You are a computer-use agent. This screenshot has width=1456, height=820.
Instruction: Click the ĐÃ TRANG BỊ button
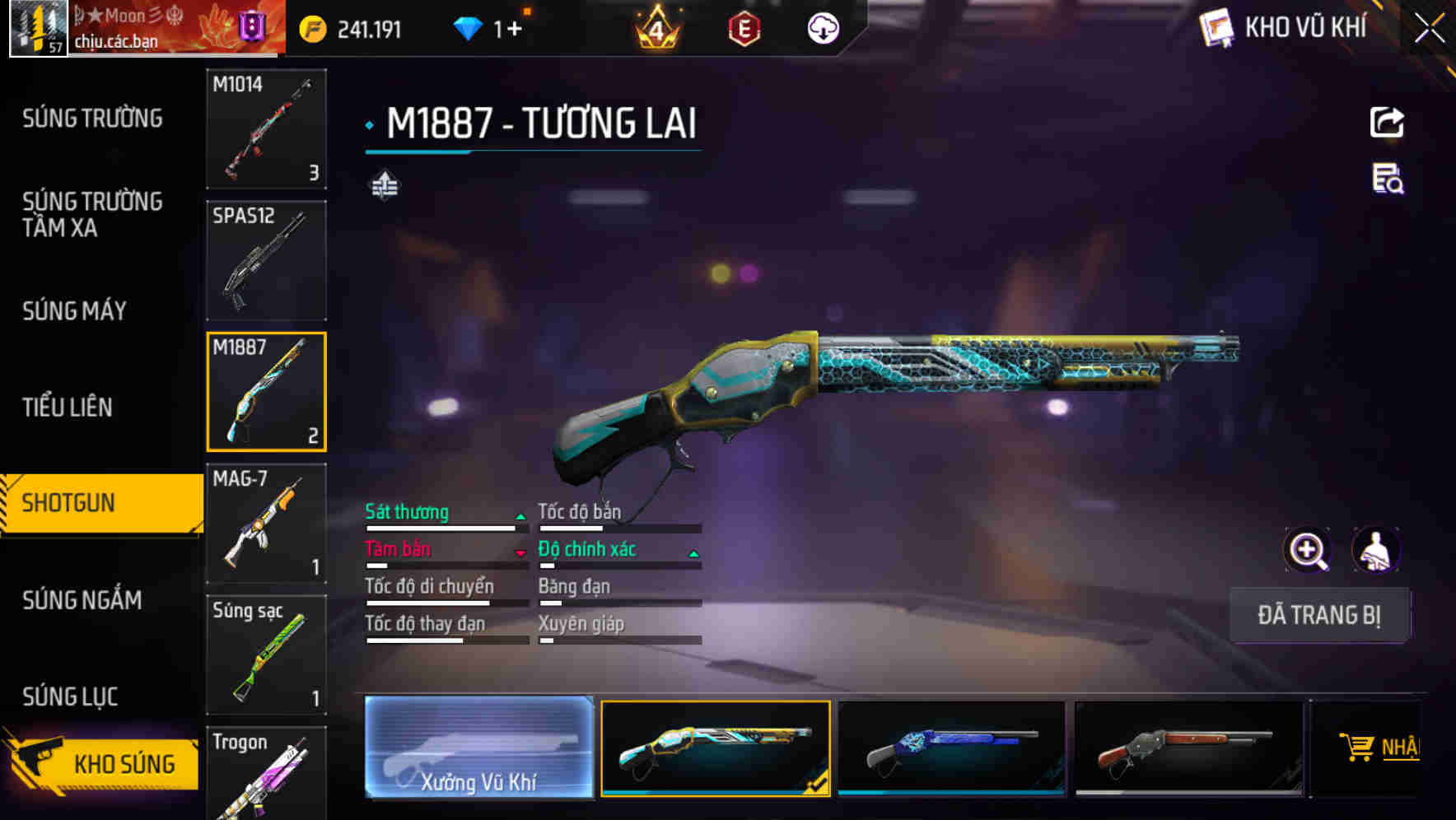[1319, 614]
